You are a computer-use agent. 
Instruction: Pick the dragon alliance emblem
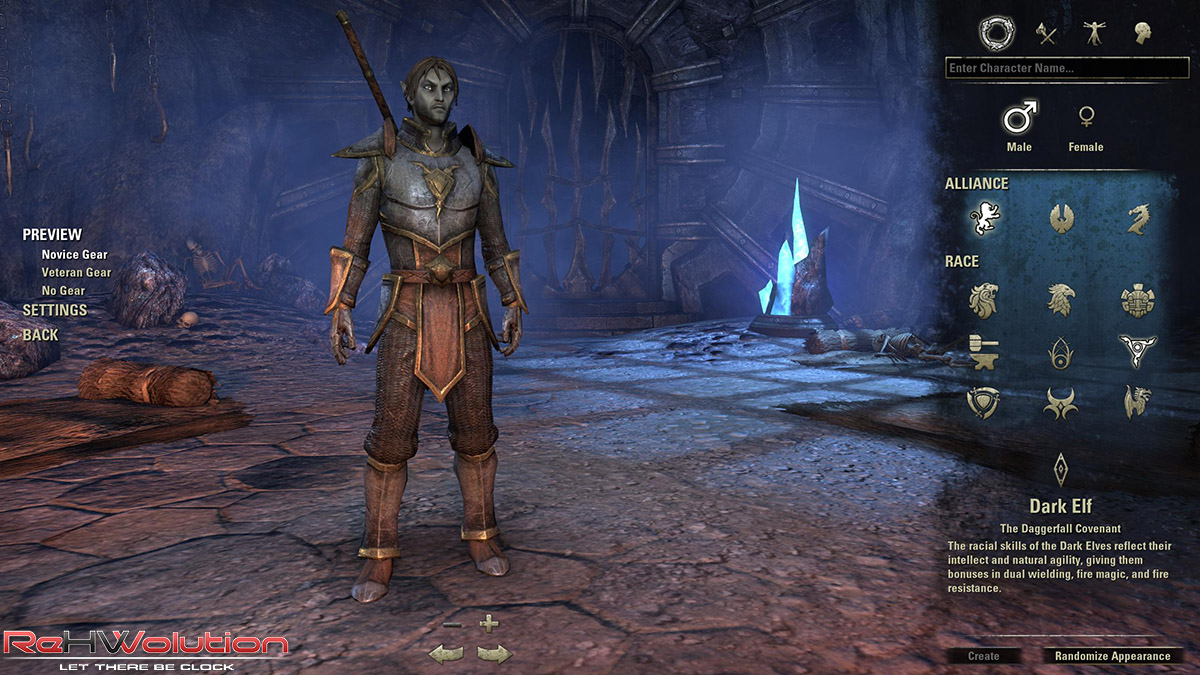click(x=1137, y=217)
